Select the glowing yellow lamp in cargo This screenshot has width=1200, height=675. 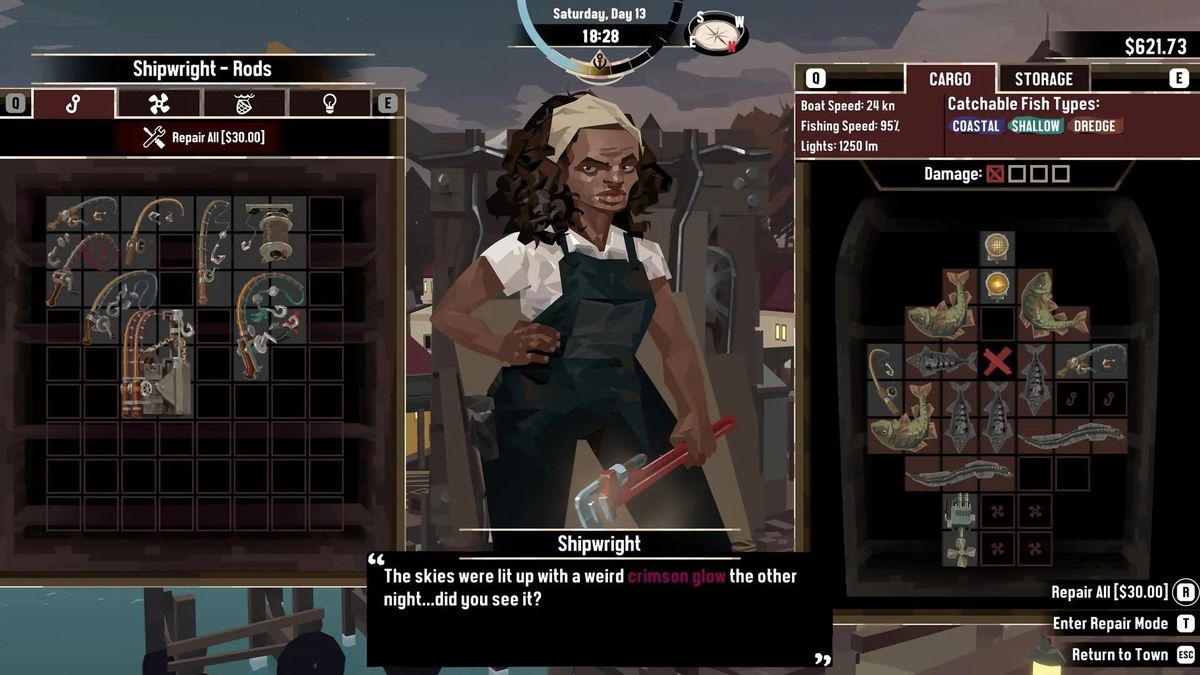[x=996, y=286]
